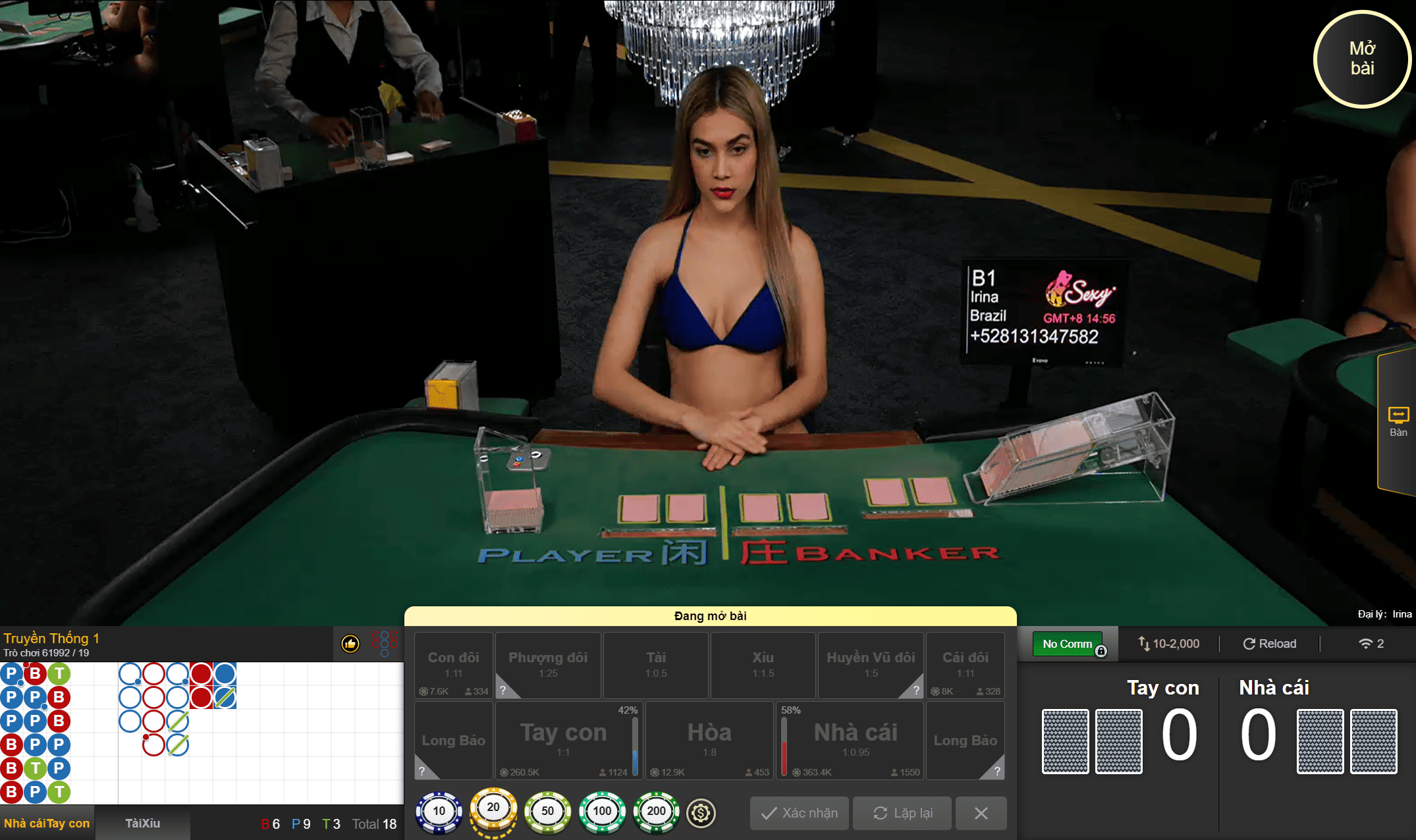Toggle the No Comm mode
The image size is (1416, 840).
pos(1067,644)
